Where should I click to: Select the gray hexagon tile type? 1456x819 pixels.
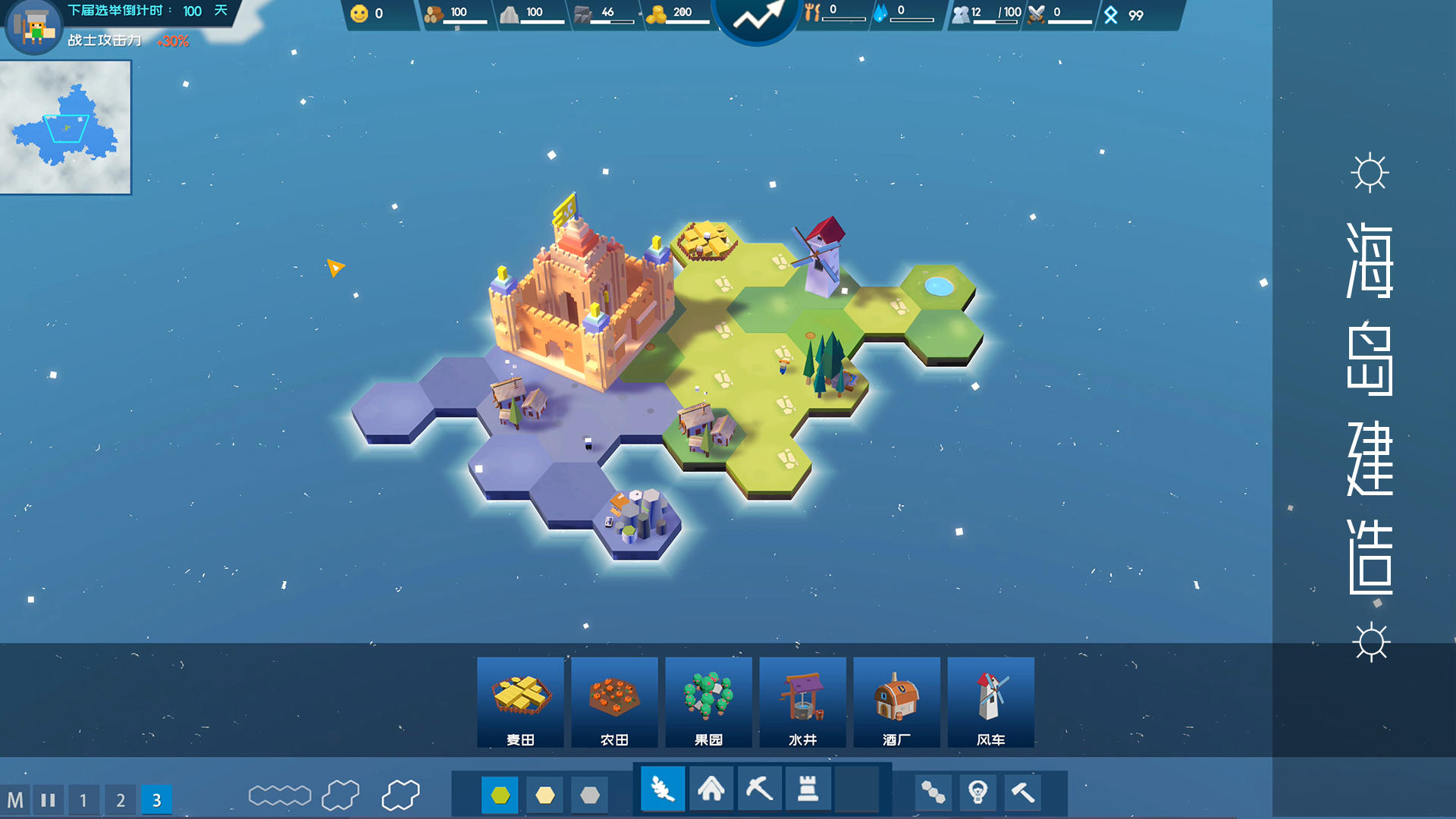tap(590, 795)
